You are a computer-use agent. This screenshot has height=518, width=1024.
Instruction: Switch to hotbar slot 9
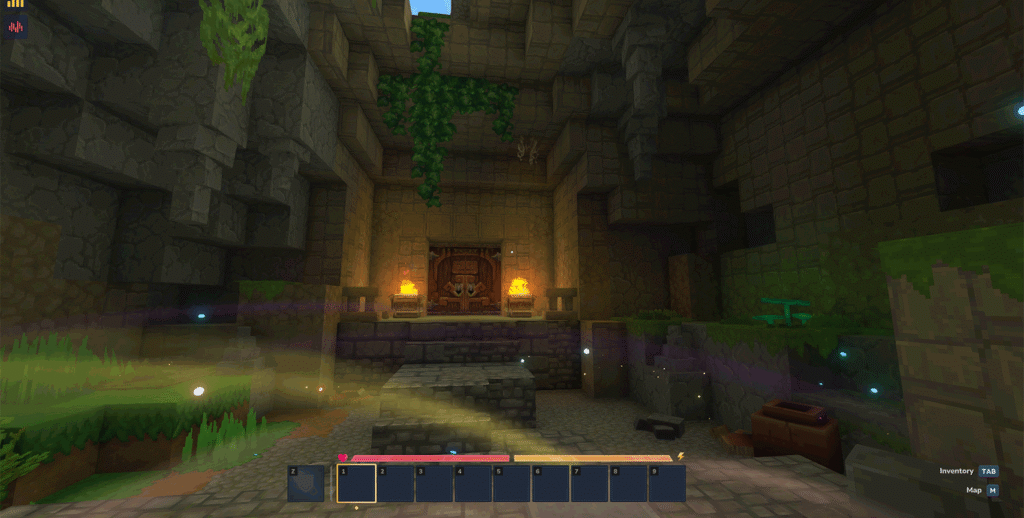tap(667, 483)
